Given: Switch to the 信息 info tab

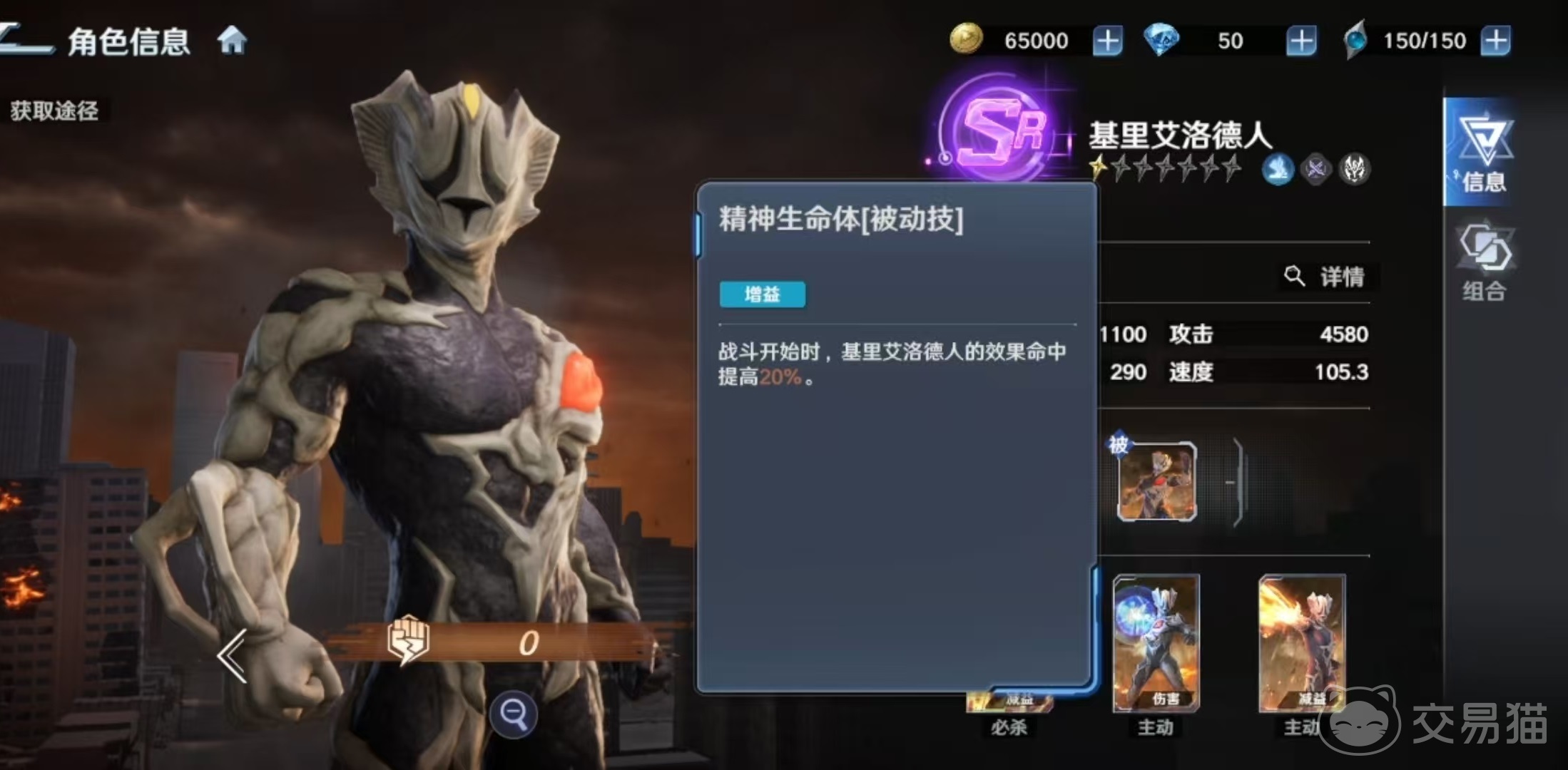Looking at the screenshot, I should (x=1484, y=153).
